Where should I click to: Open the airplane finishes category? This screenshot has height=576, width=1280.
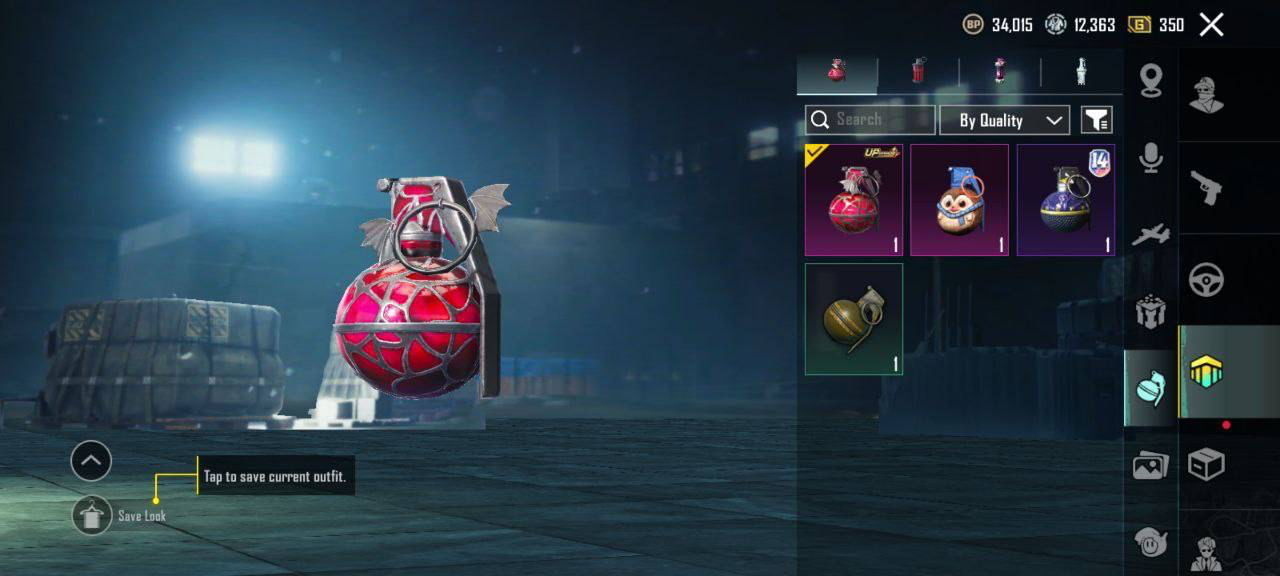(1151, 236)
